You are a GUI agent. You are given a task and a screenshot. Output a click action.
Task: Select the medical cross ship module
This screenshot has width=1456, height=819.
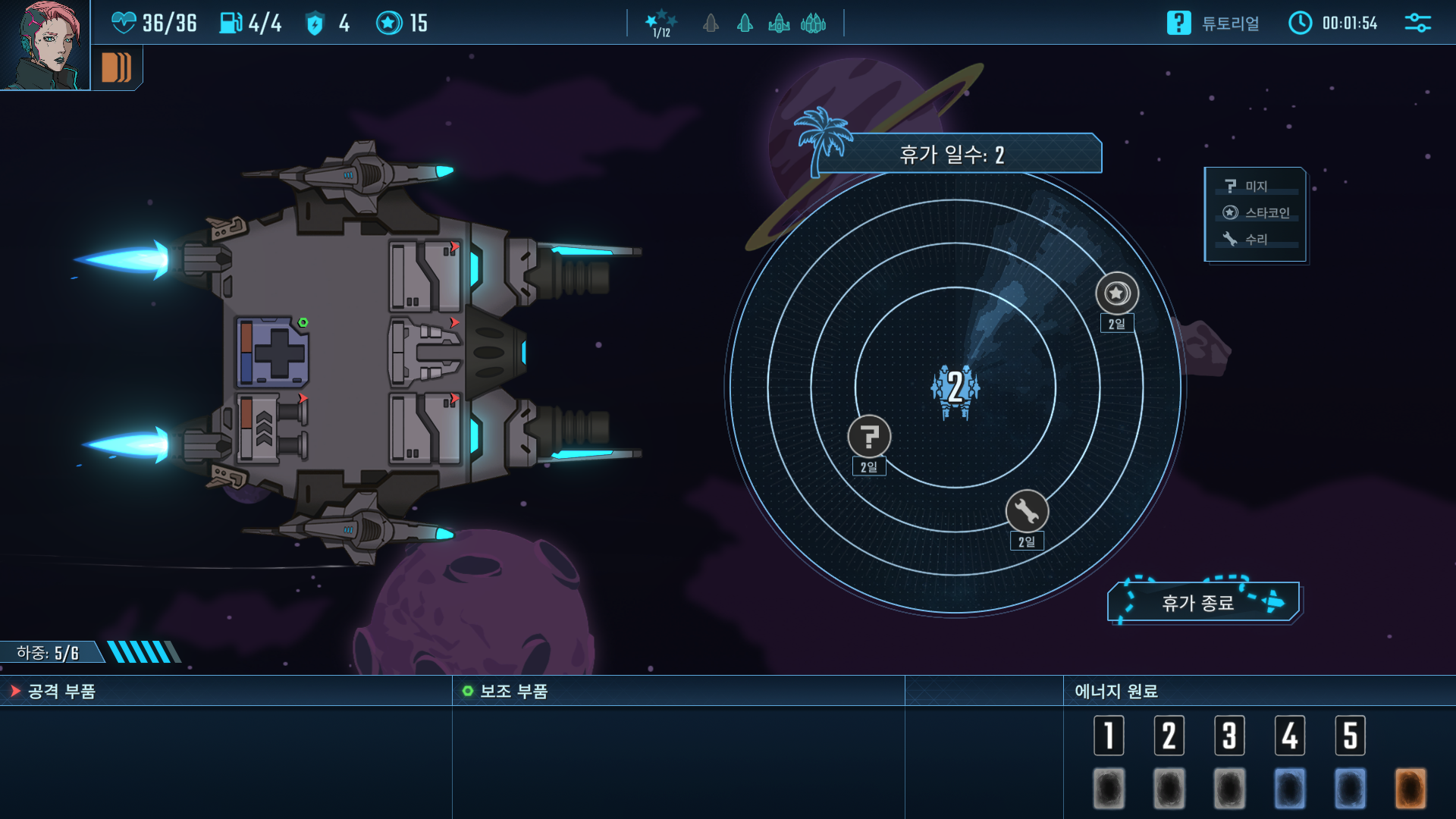pos(273,353)
